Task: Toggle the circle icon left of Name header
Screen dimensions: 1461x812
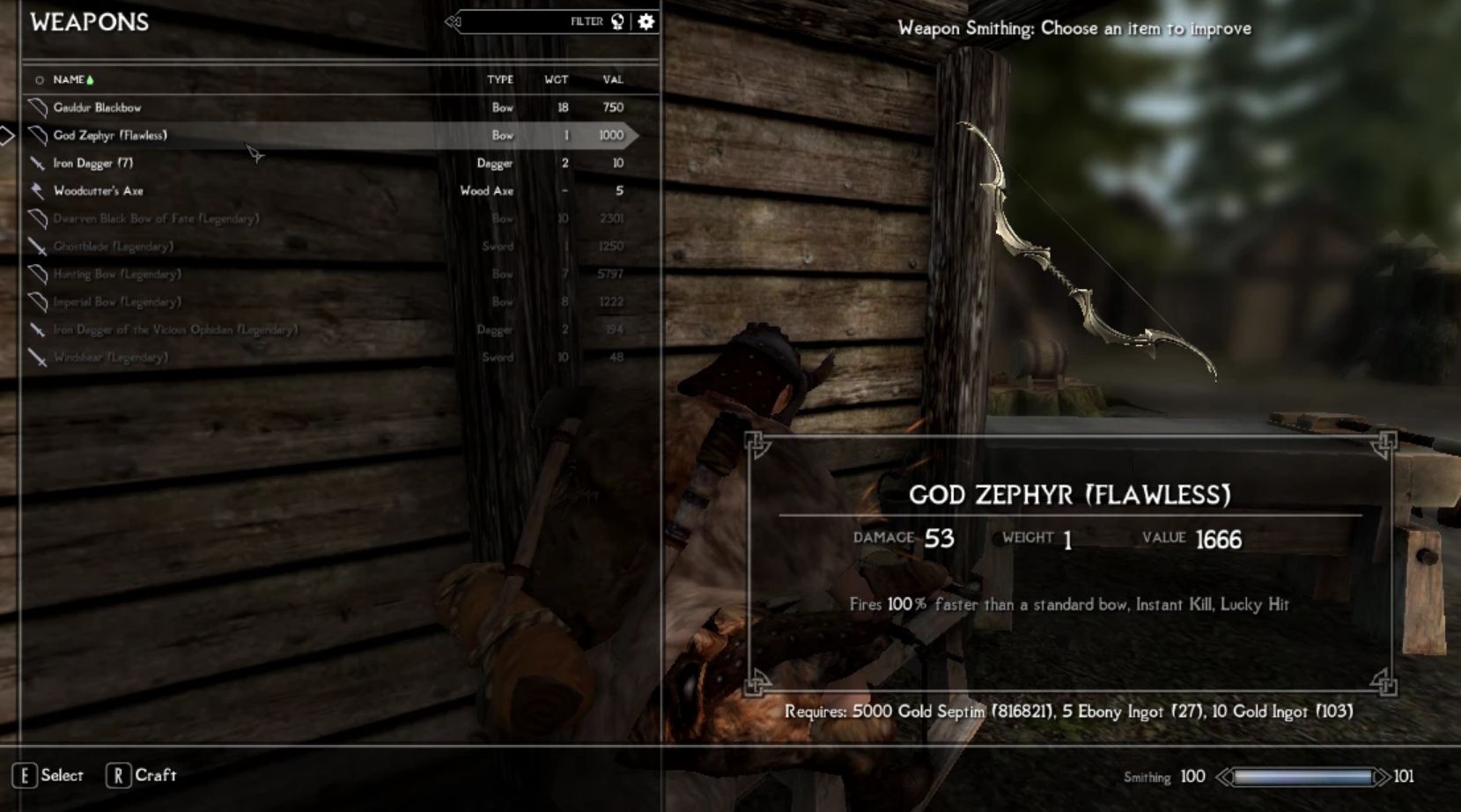Action: pyautogui.click(x=39, y=80)
